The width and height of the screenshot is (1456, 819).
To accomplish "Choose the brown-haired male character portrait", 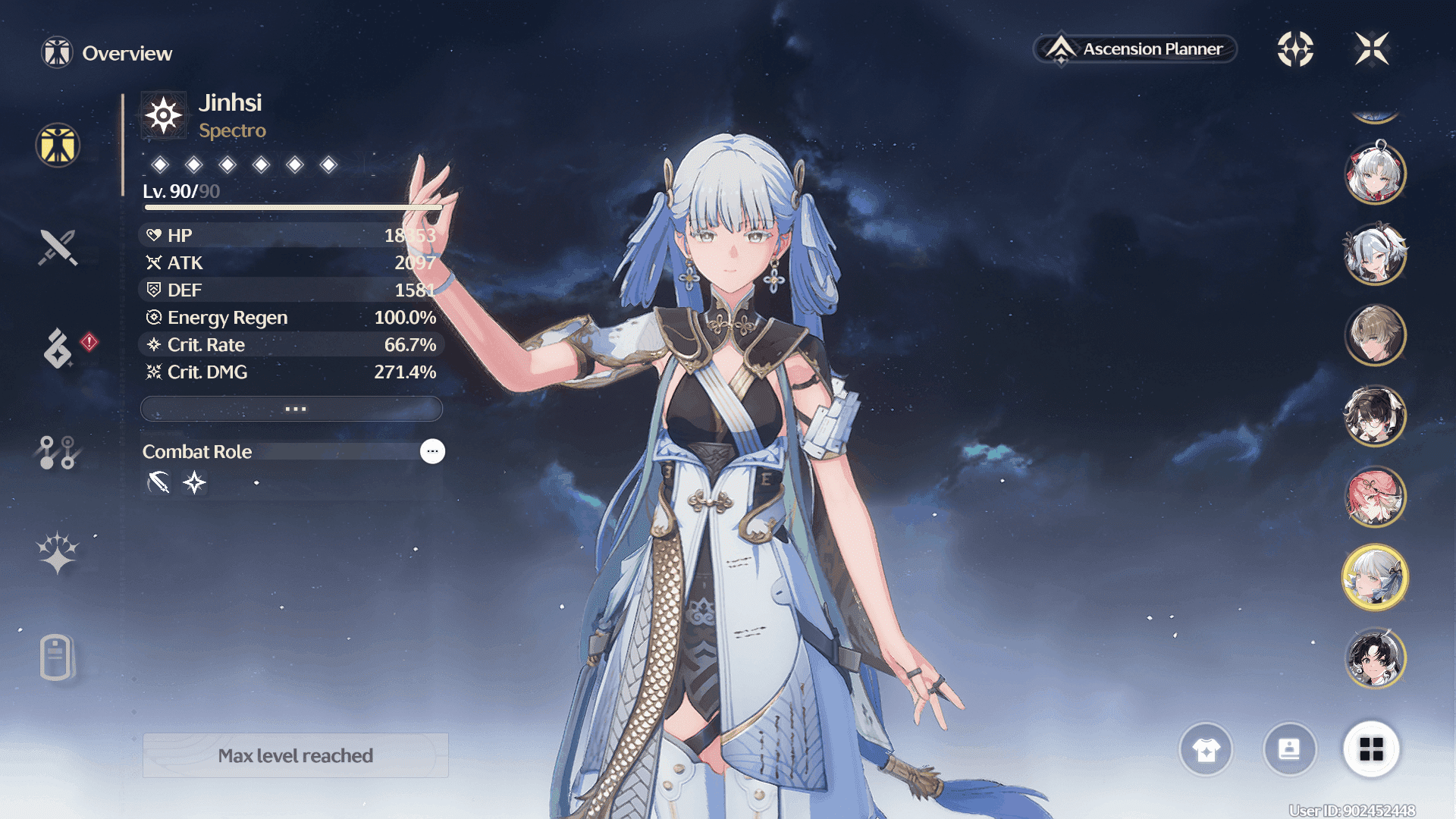I will point(1375,334).
